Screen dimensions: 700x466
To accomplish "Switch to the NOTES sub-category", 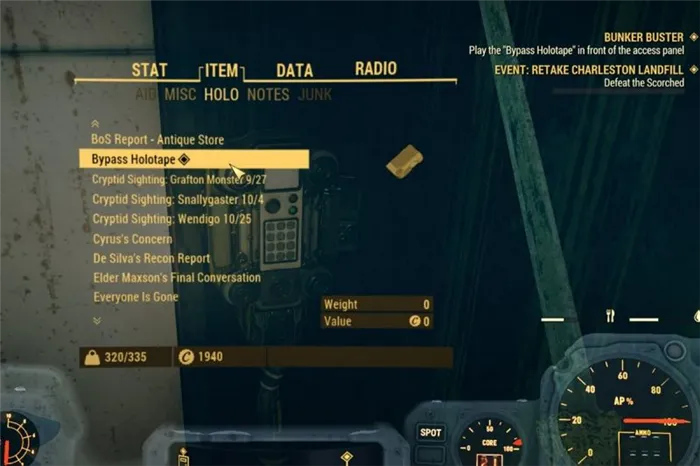I will (x=268, y=95).
